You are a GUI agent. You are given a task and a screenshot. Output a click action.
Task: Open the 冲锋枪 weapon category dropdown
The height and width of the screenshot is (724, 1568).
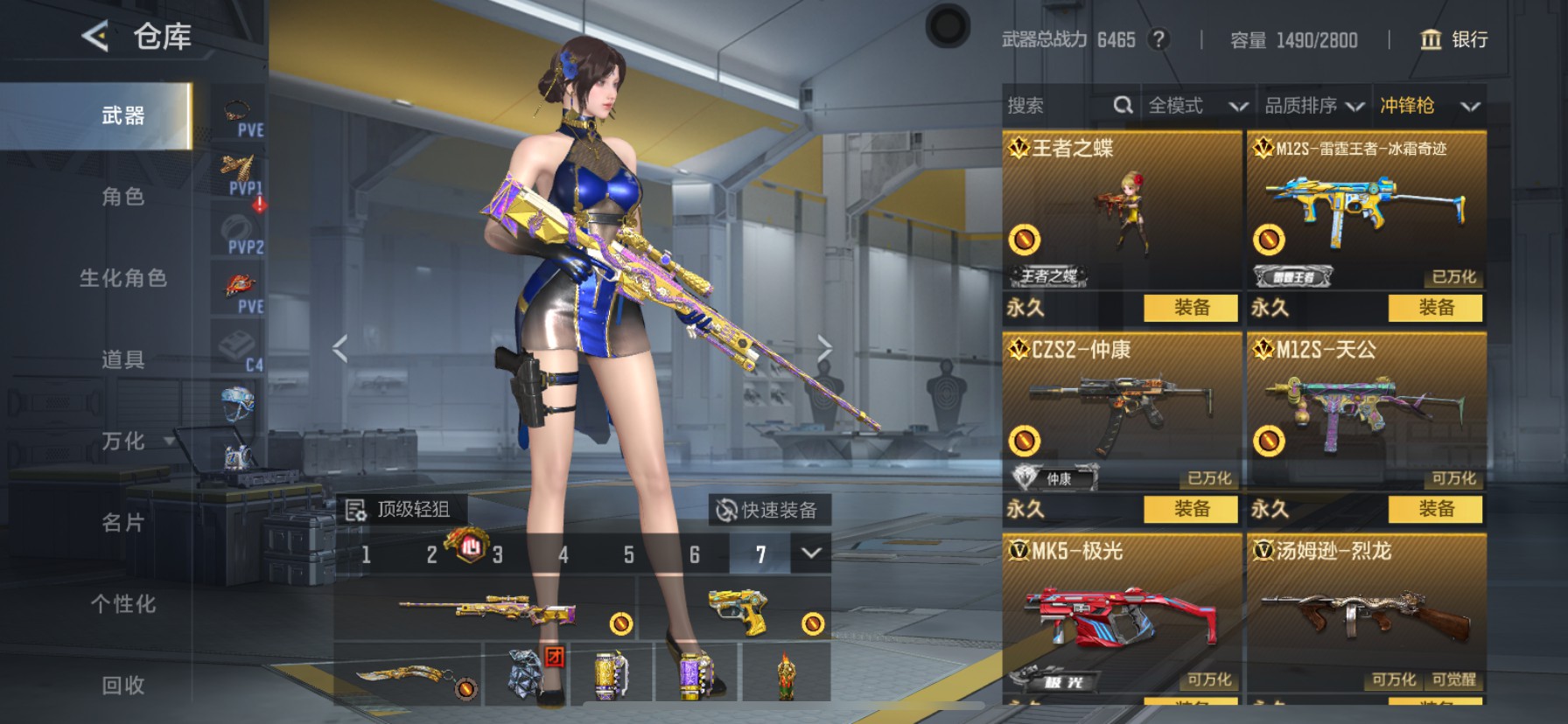(1426, 104)
